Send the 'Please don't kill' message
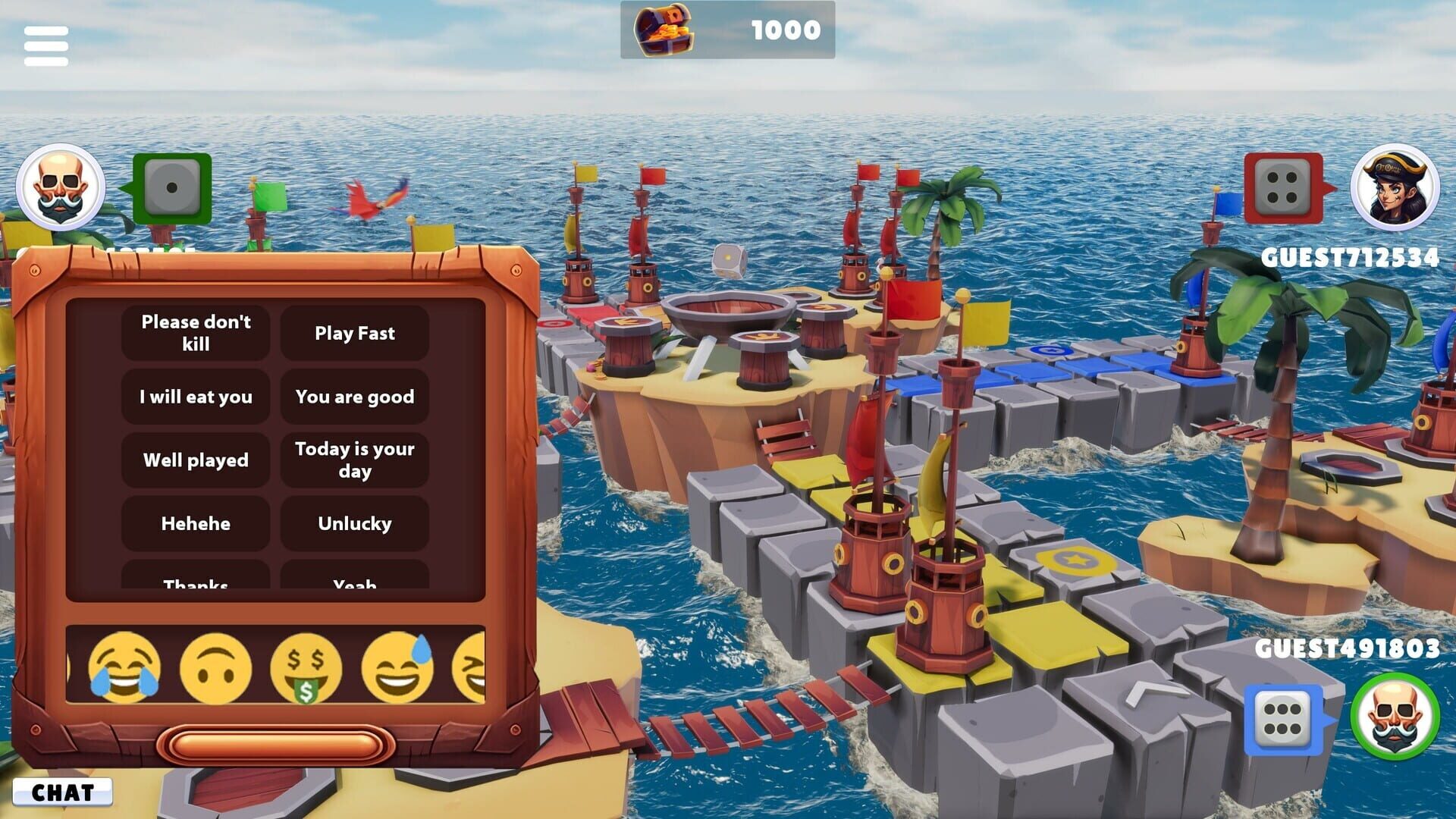Screen dimensions: 1456x819 coord(195,334)
